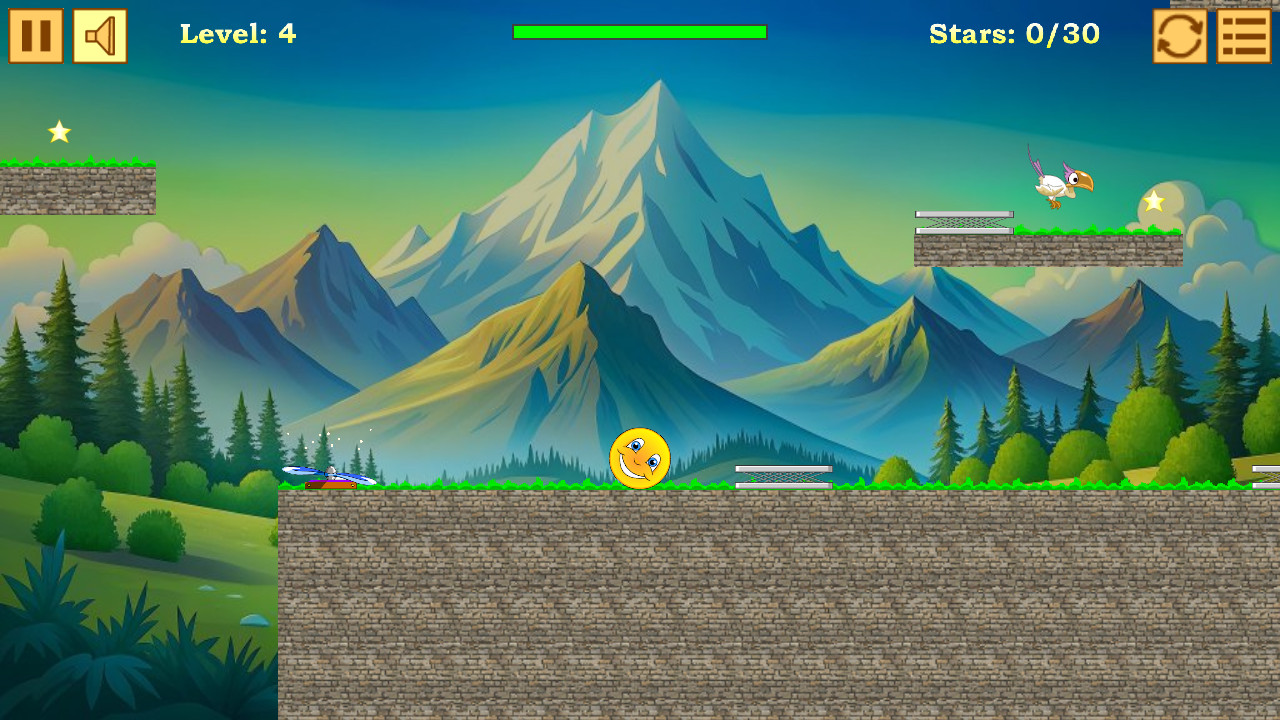
Task: Click the green progress bar
Action: click(638, 33)
